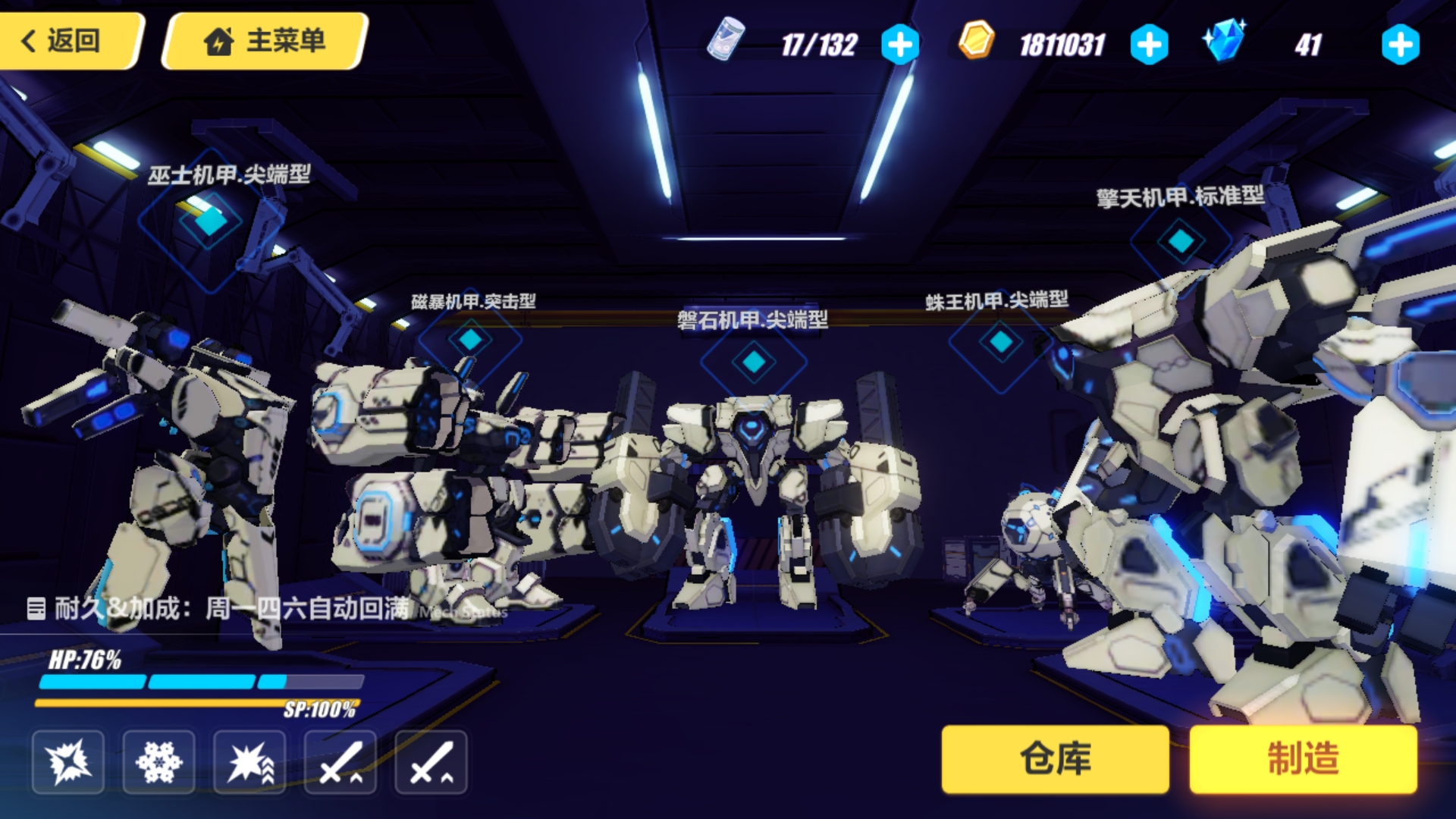
Task: Select the diamond marker above 磐石机甲.尖端型
Action: click(x=753, y=362)
